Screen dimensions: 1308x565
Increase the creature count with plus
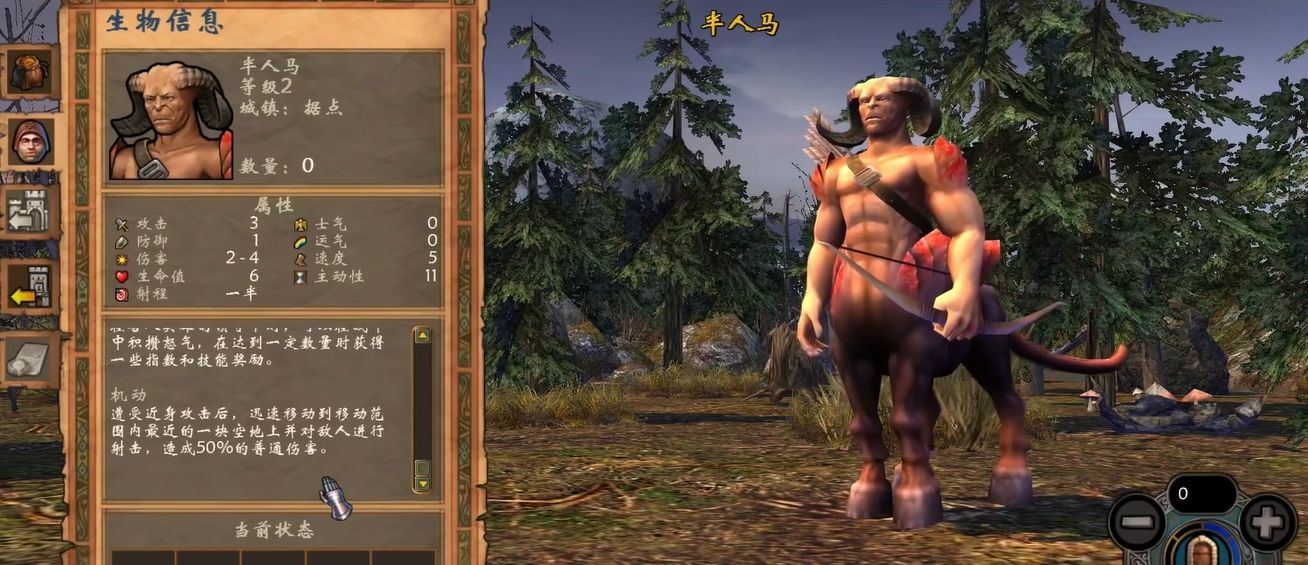point(1267,523)
